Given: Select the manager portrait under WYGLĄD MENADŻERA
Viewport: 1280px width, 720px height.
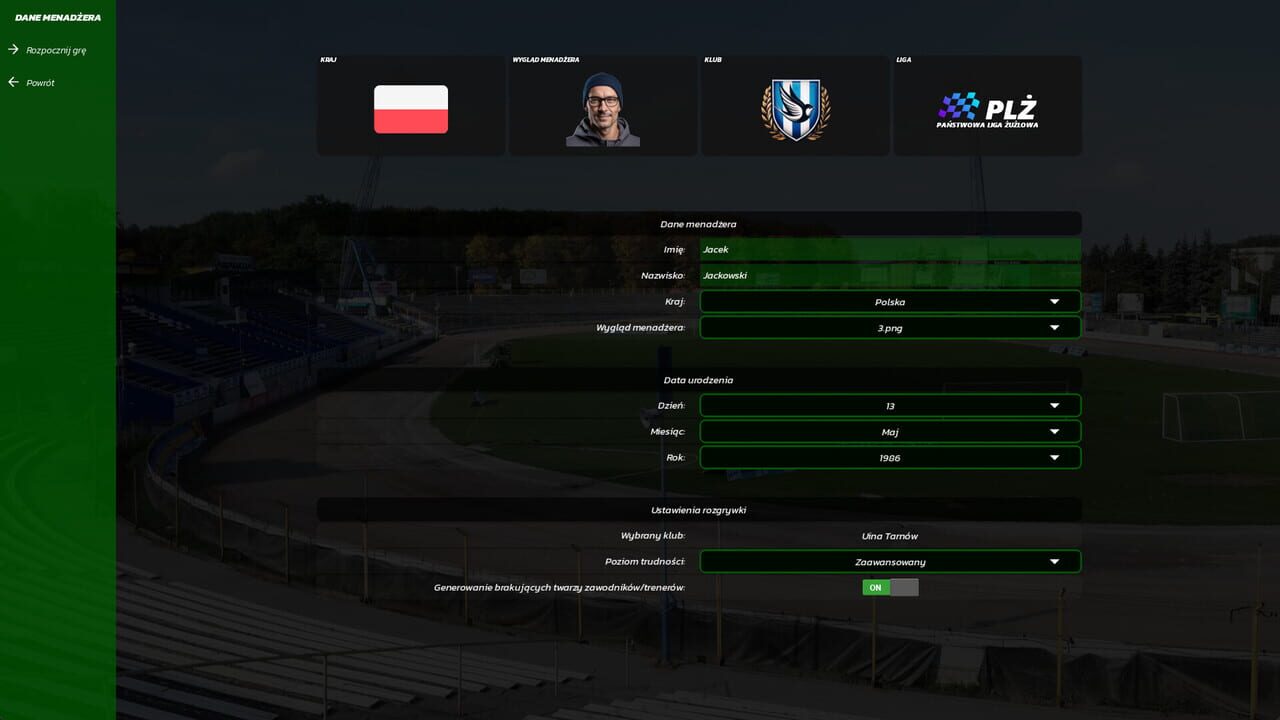Looking at the screenshot, I should click(602, 106).
